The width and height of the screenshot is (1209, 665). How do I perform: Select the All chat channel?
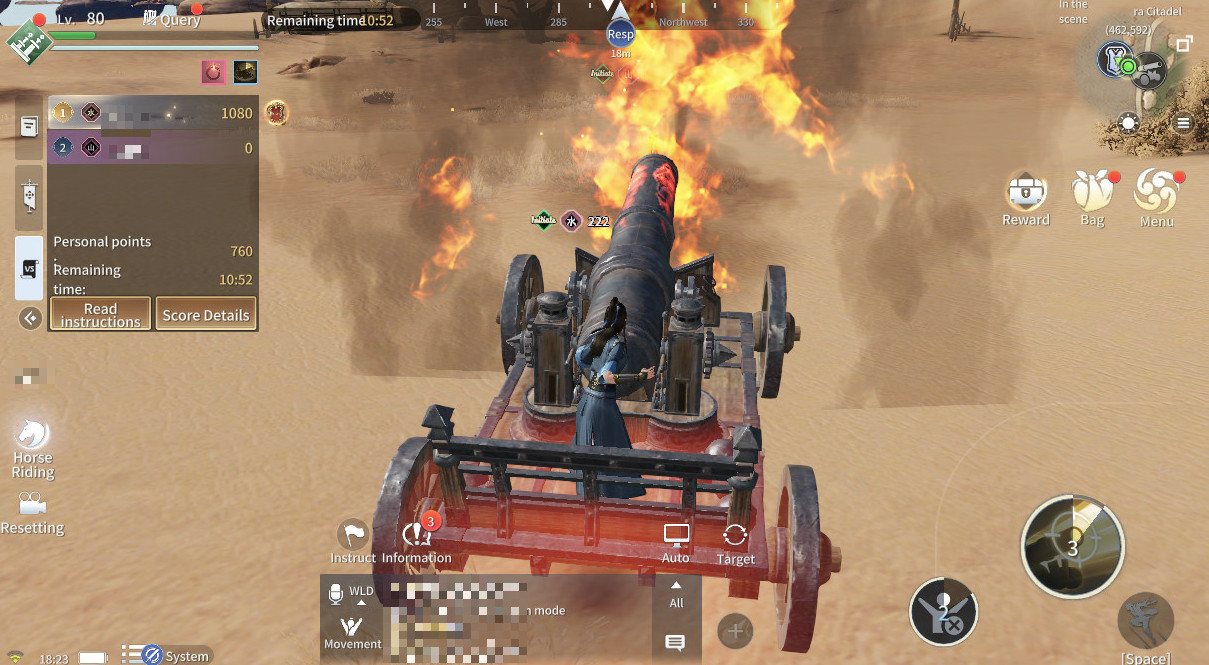point(676,595)
